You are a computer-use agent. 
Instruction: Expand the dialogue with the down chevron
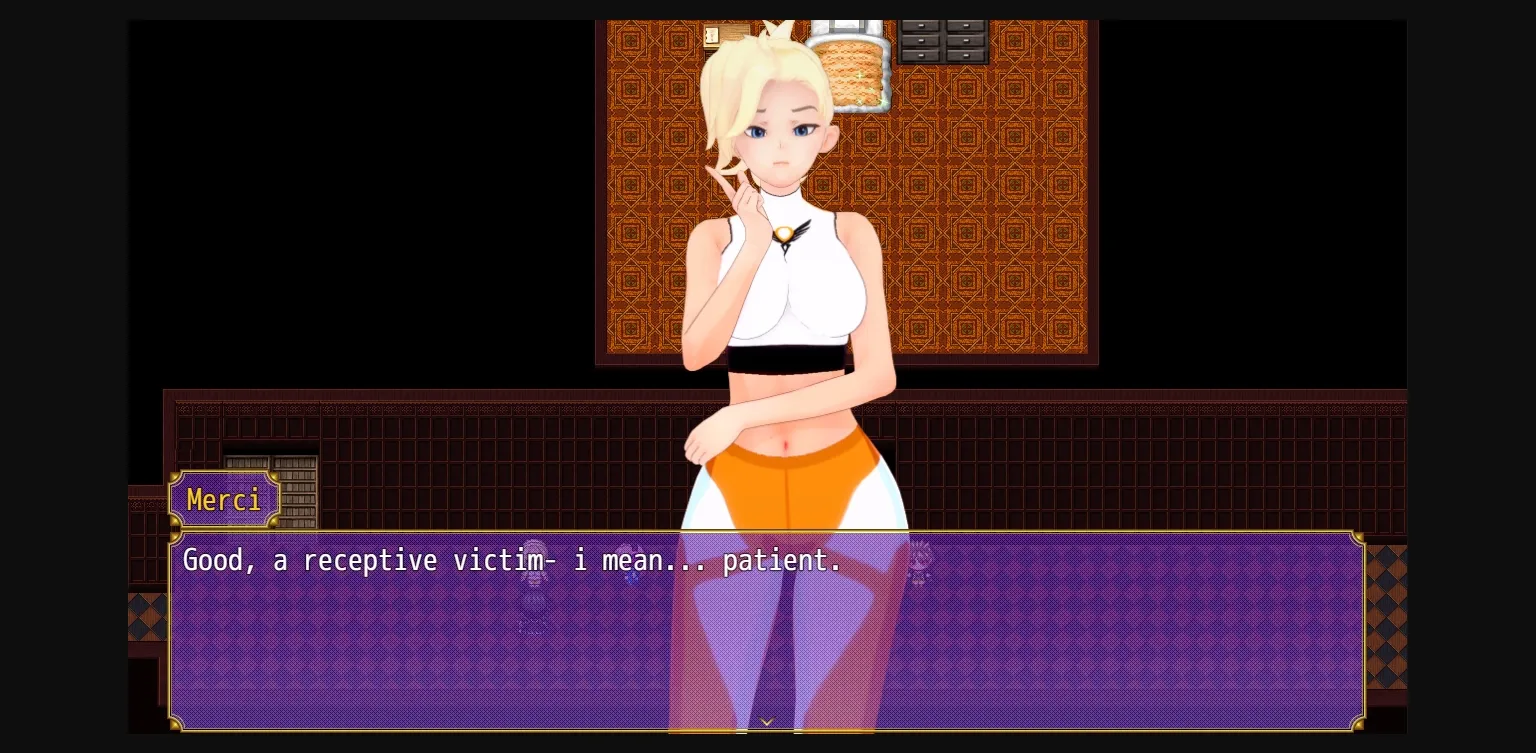(766, 722)
